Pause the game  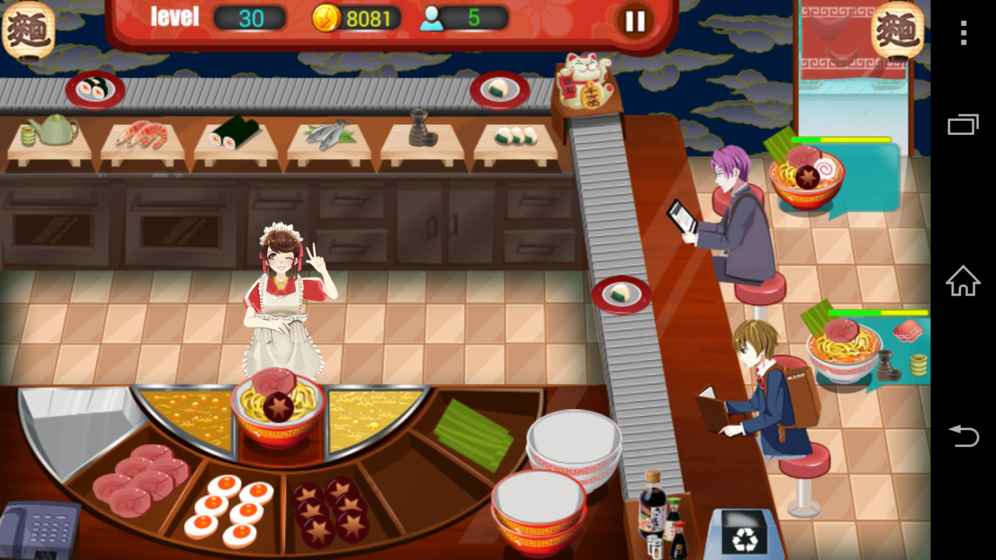pyautogui.click(x=635, y=21)
